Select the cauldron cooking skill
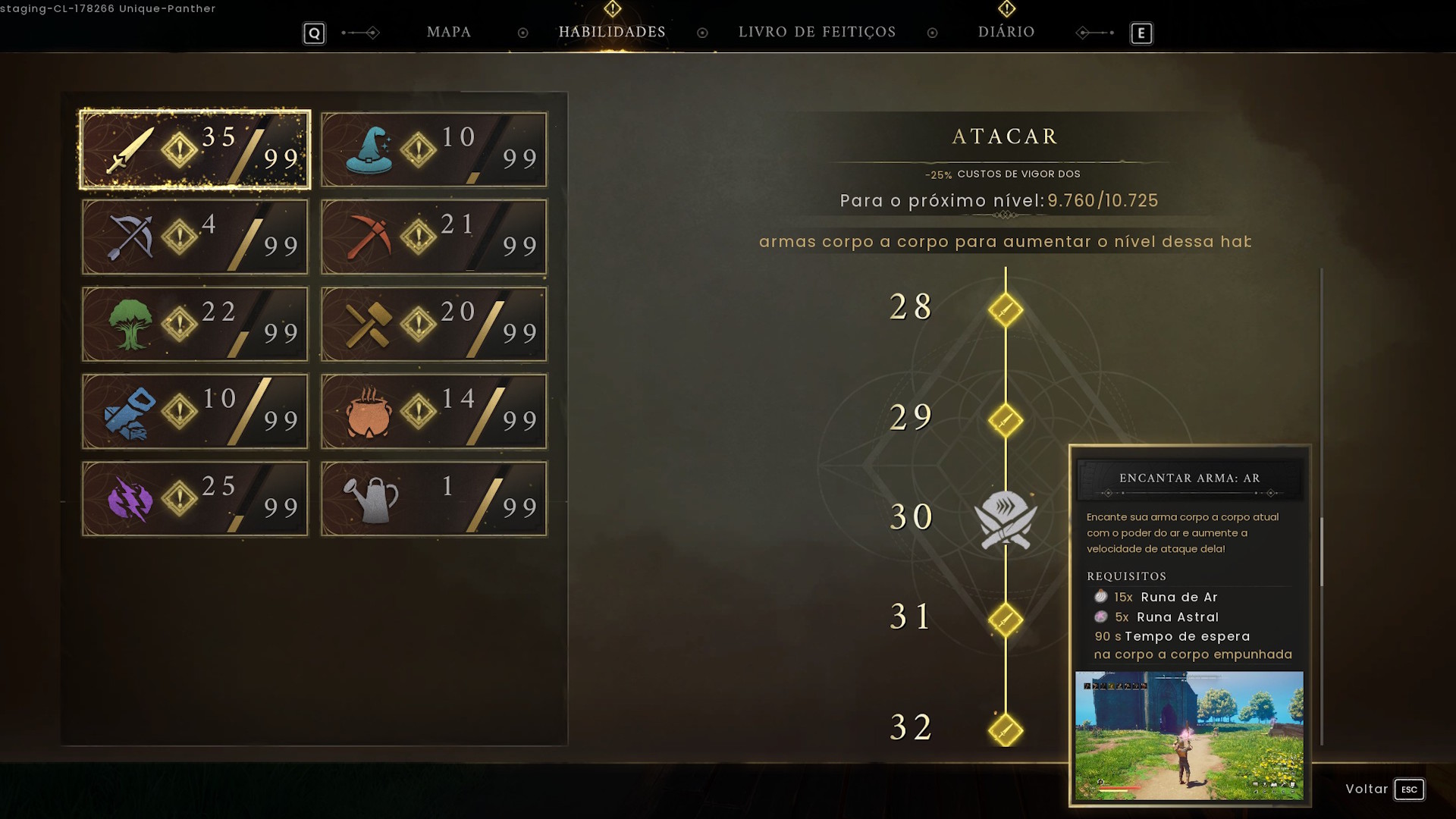The image size is (1456, 819). [x=433, y=411]
